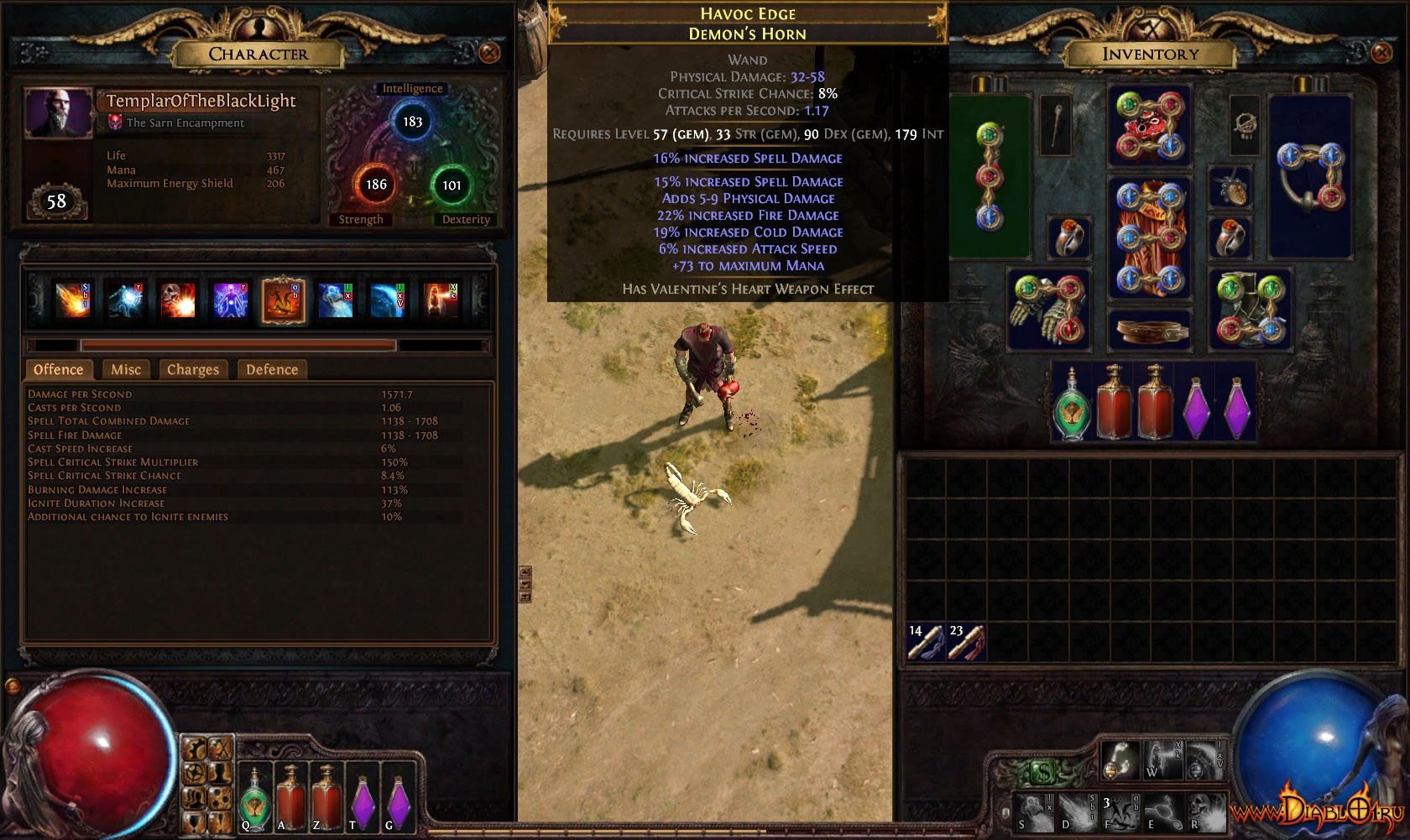Screen dimensions: 1410x840
Task: Close the Character panel
Action: coord(489,53)
